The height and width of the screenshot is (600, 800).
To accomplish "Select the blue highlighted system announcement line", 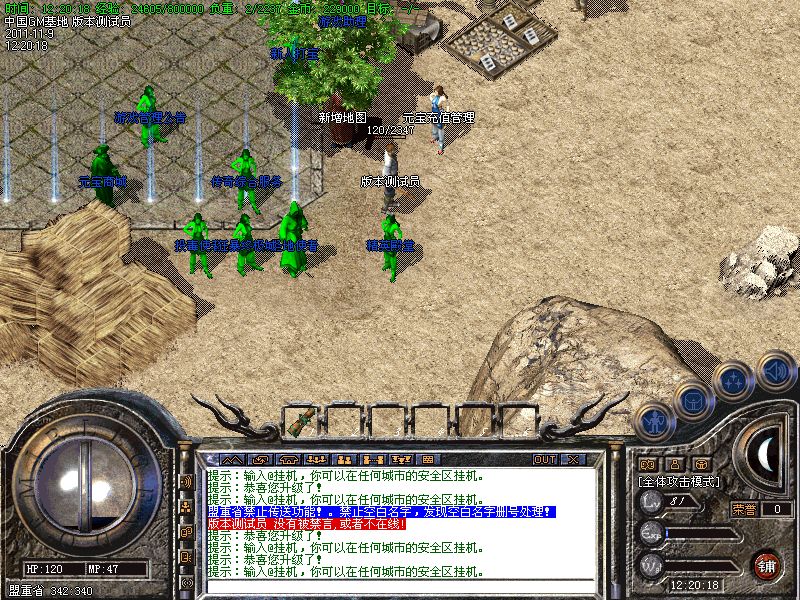I will pos(380,511).
